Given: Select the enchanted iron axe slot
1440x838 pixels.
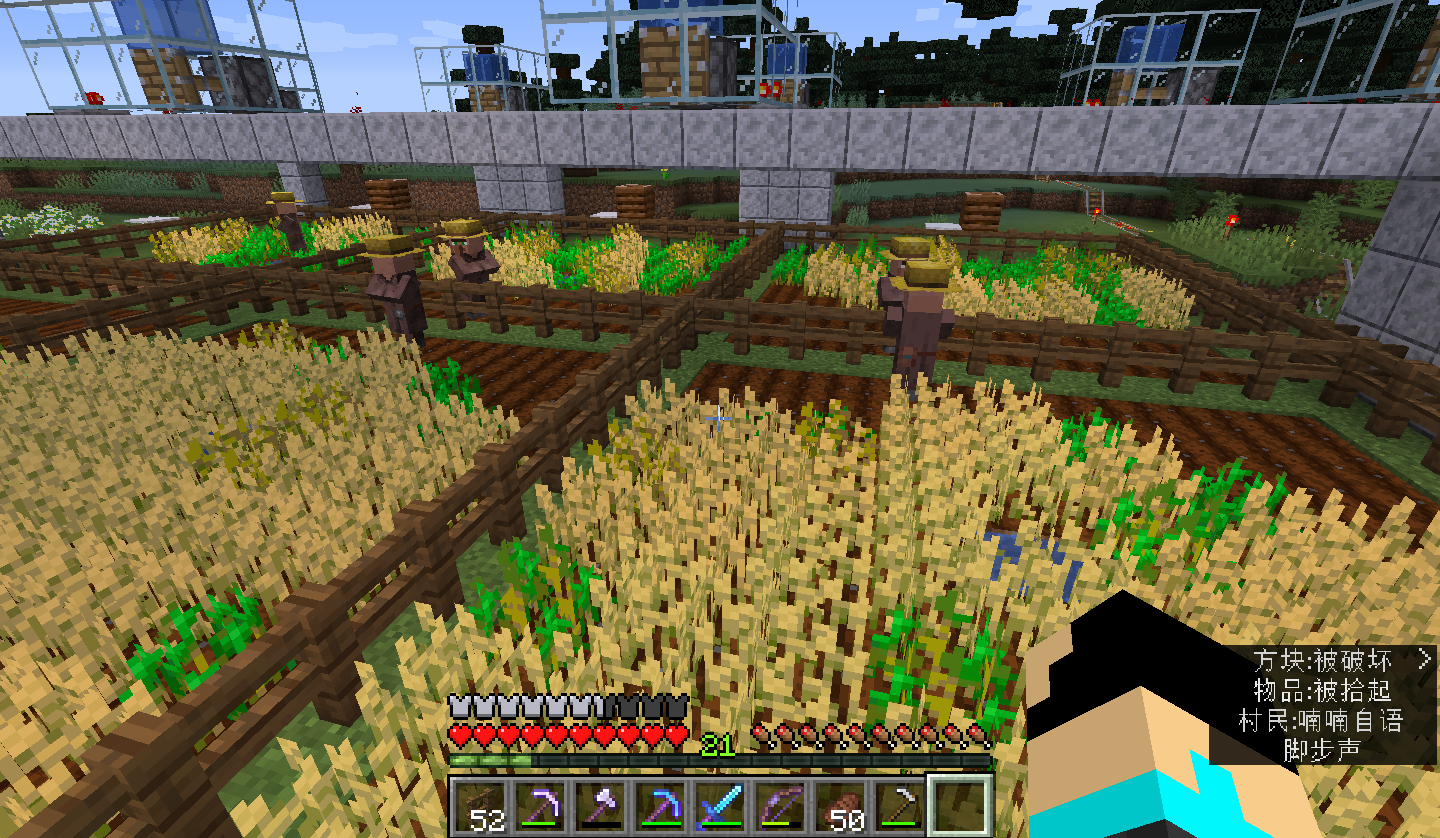Looking at the screenshot, I should (600, 806).
